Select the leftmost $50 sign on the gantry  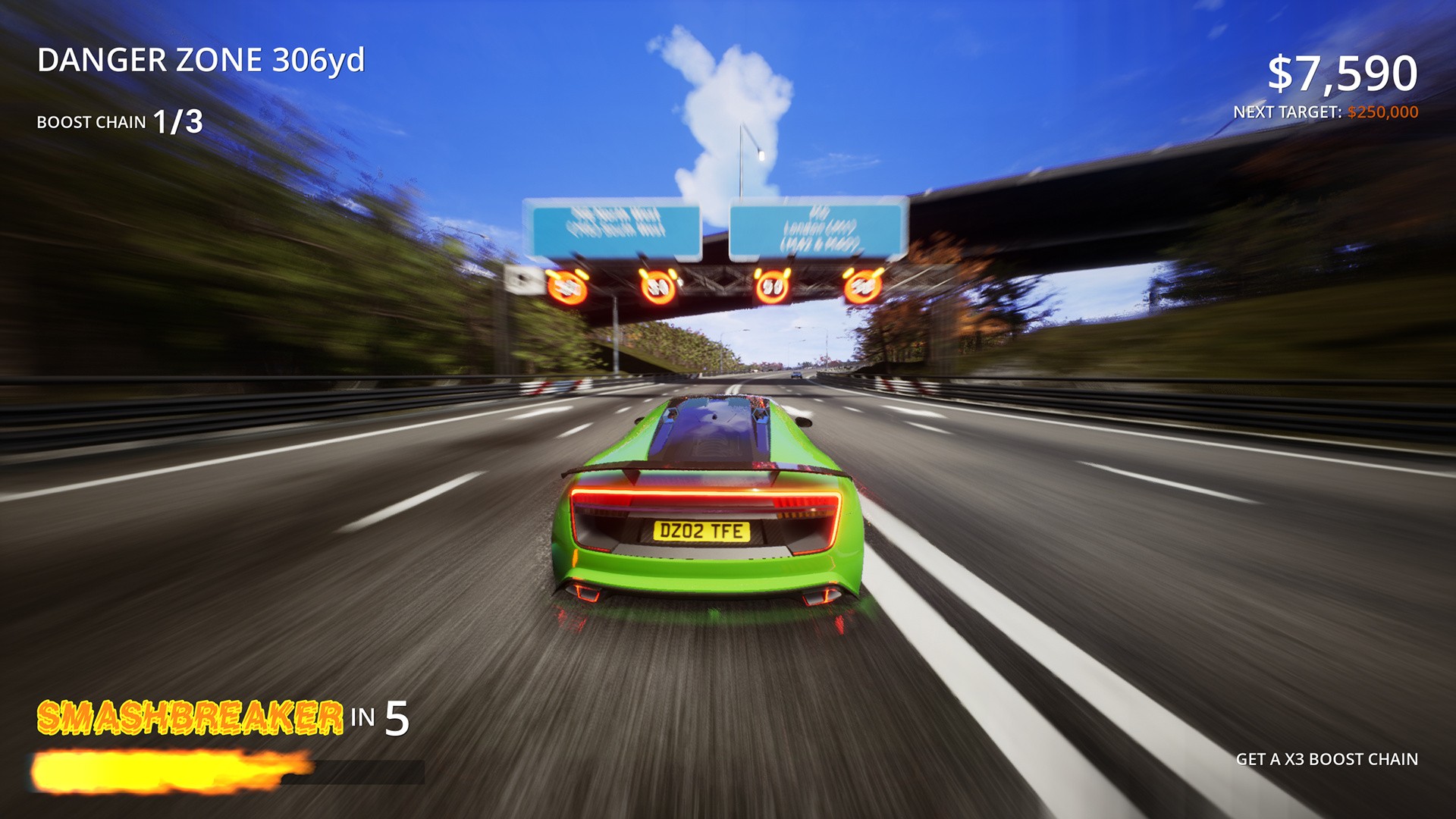coord(567,287)
